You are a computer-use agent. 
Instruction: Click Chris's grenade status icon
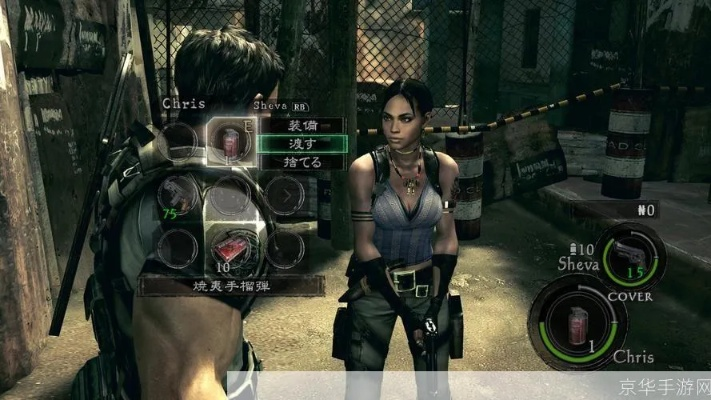tap(578, 322)
